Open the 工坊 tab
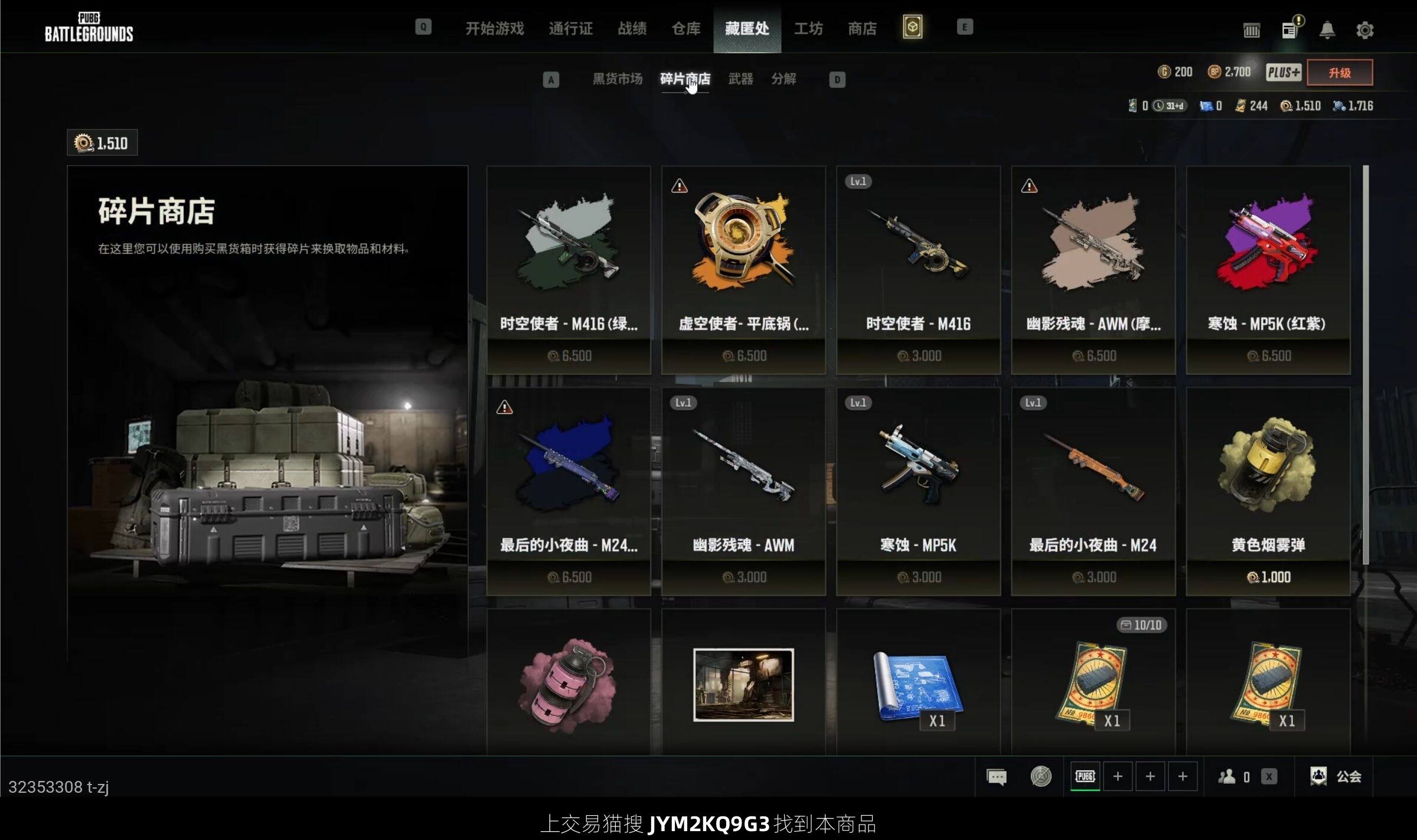This screenshot has width=1417, height=840. (x=808, y=28)
